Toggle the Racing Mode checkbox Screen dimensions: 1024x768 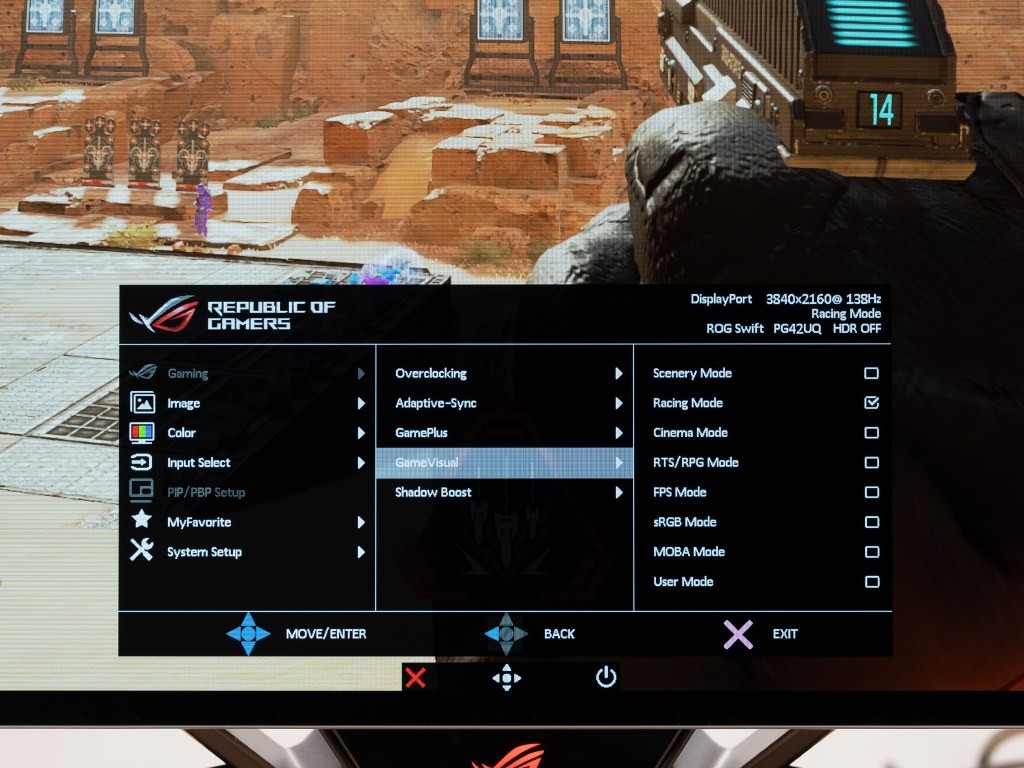click(871, 403)
